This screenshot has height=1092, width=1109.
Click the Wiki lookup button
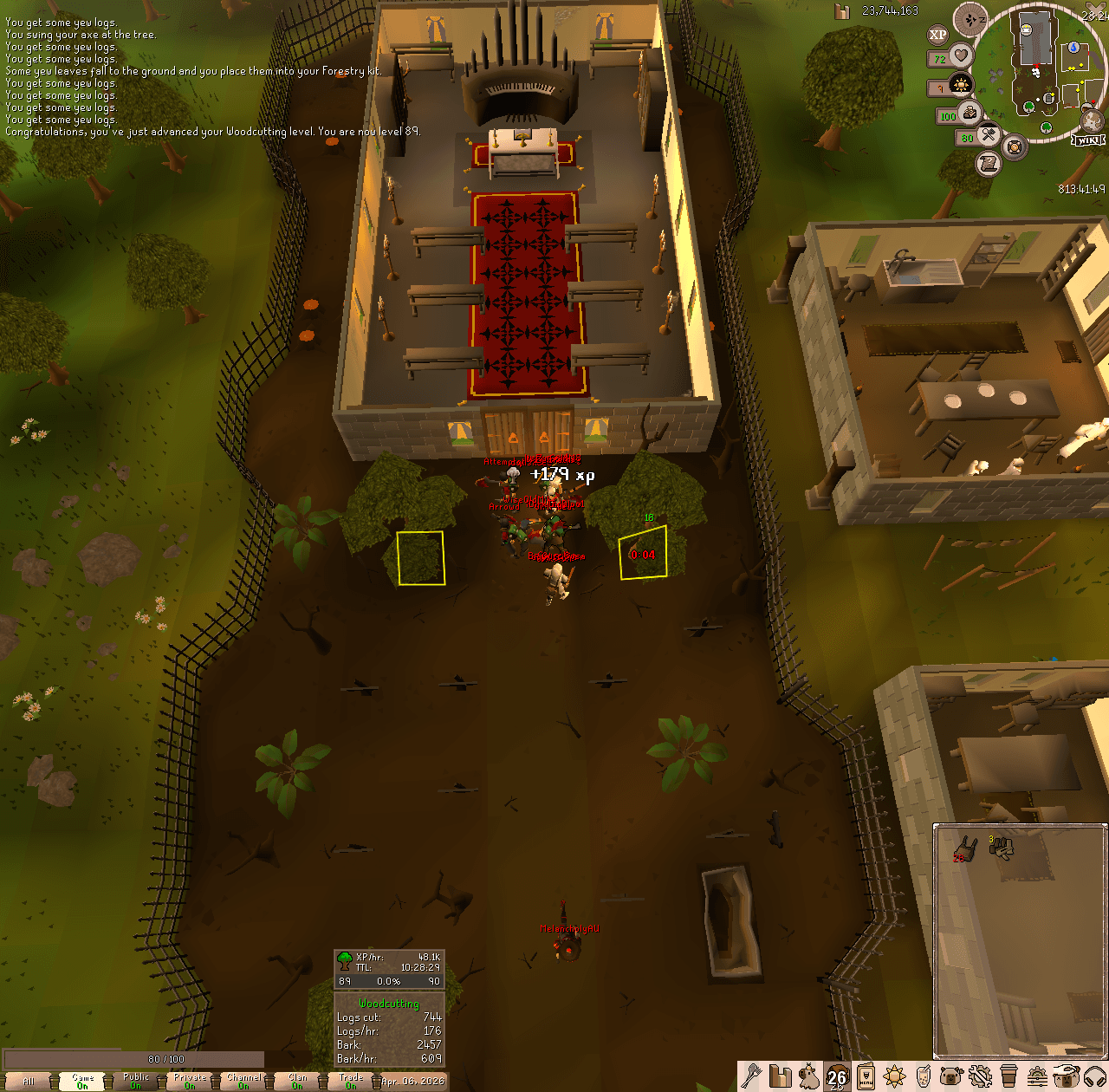pos(1088,140)
